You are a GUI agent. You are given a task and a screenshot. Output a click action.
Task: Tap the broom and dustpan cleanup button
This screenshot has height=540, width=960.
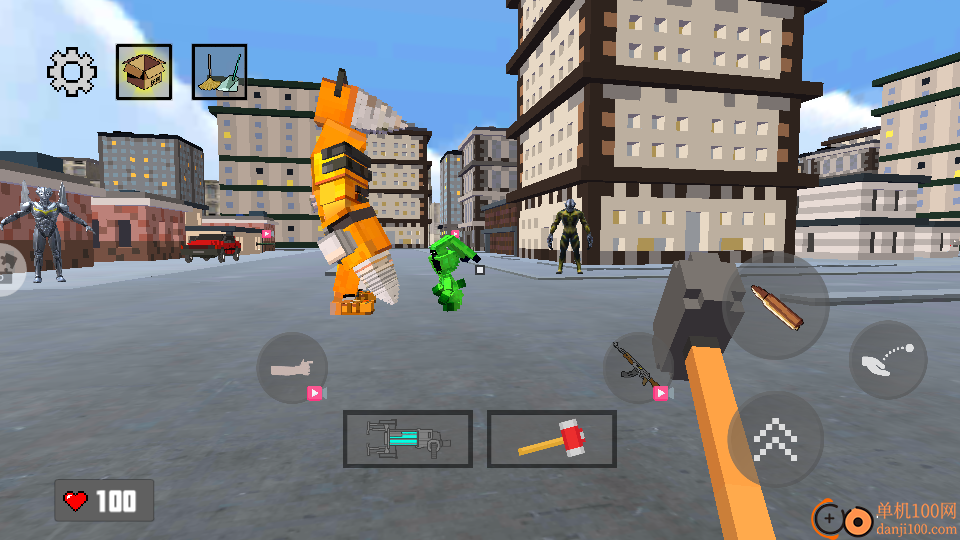219,72
